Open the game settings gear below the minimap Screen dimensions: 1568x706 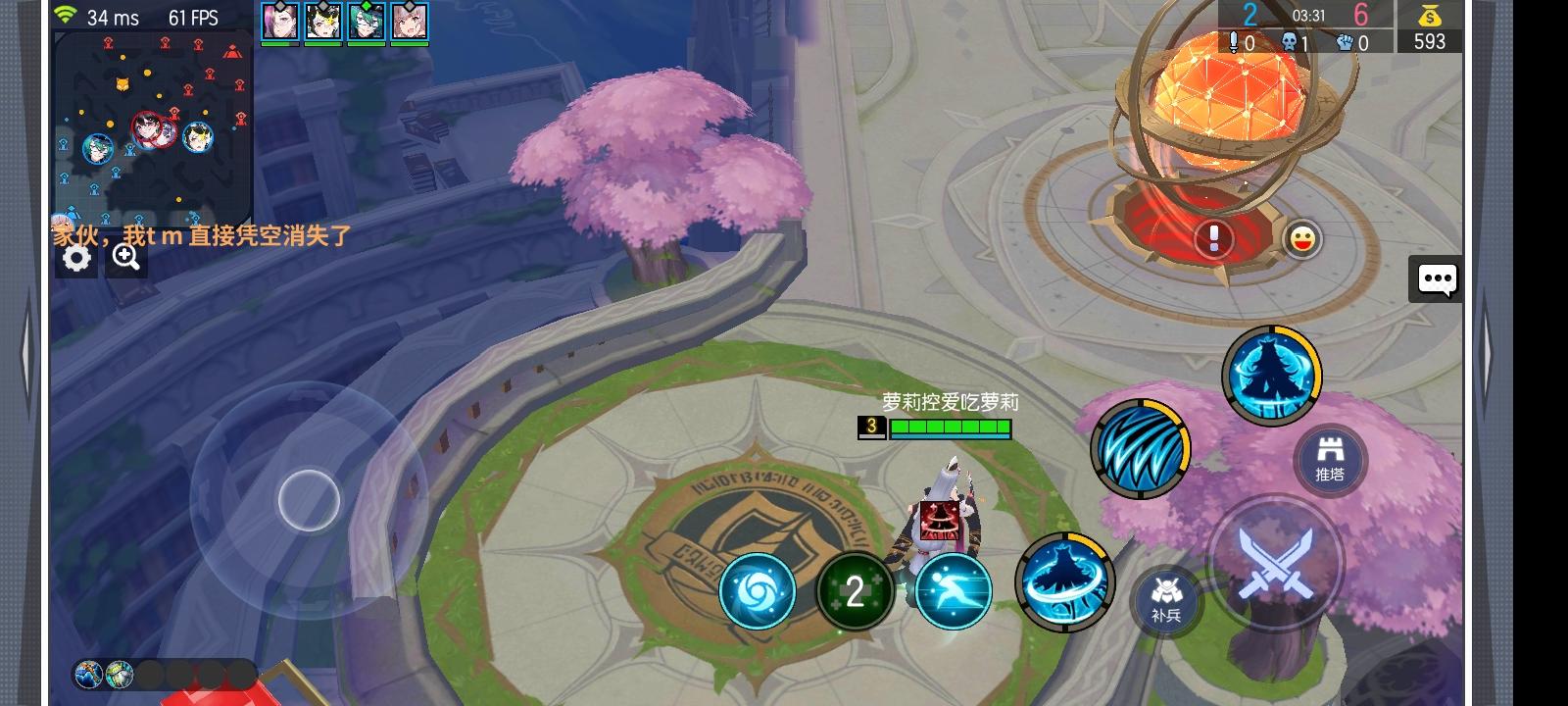click(74, 257)
